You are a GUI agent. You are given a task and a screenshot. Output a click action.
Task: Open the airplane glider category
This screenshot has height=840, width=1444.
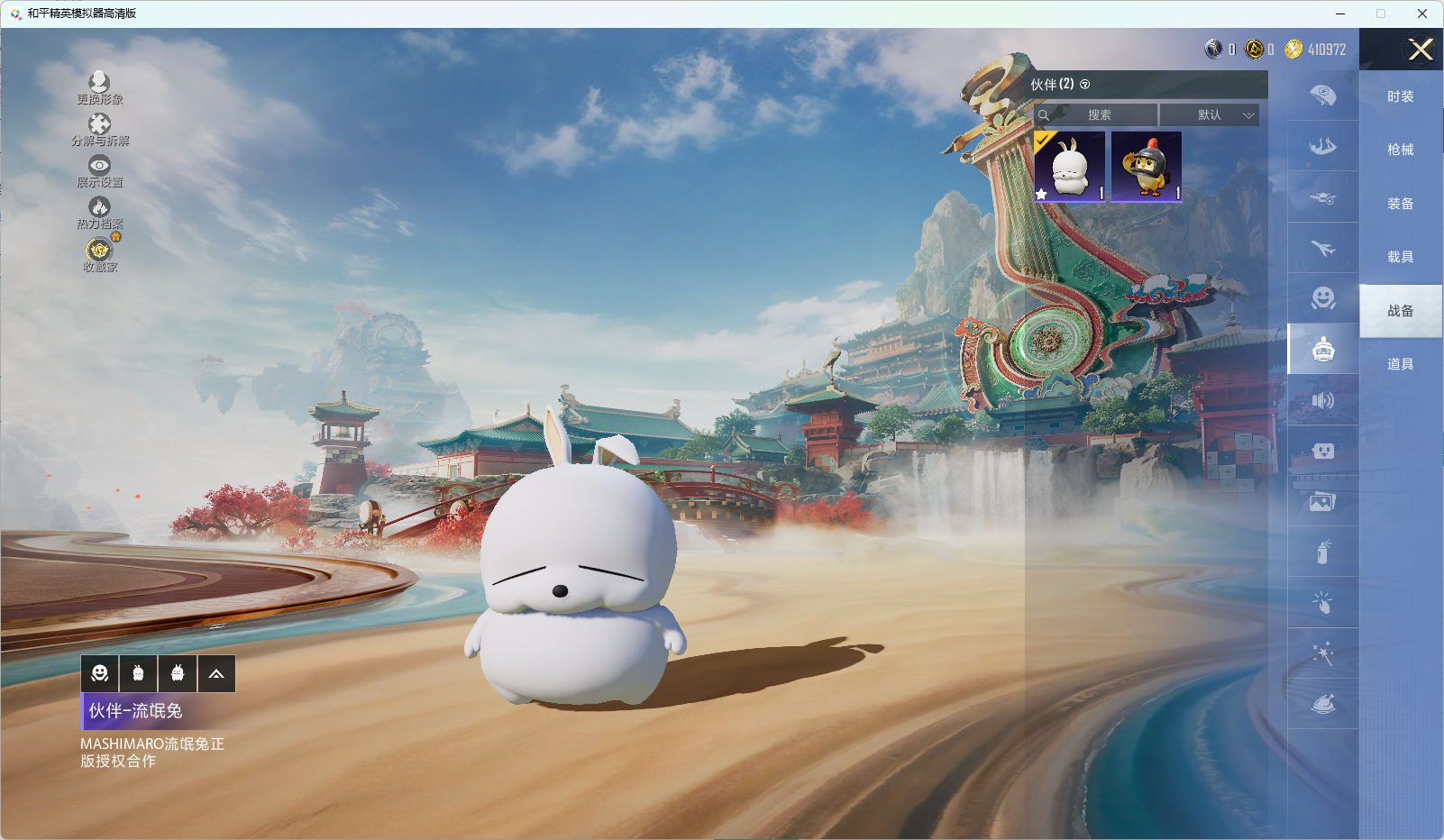(1322, 248)
